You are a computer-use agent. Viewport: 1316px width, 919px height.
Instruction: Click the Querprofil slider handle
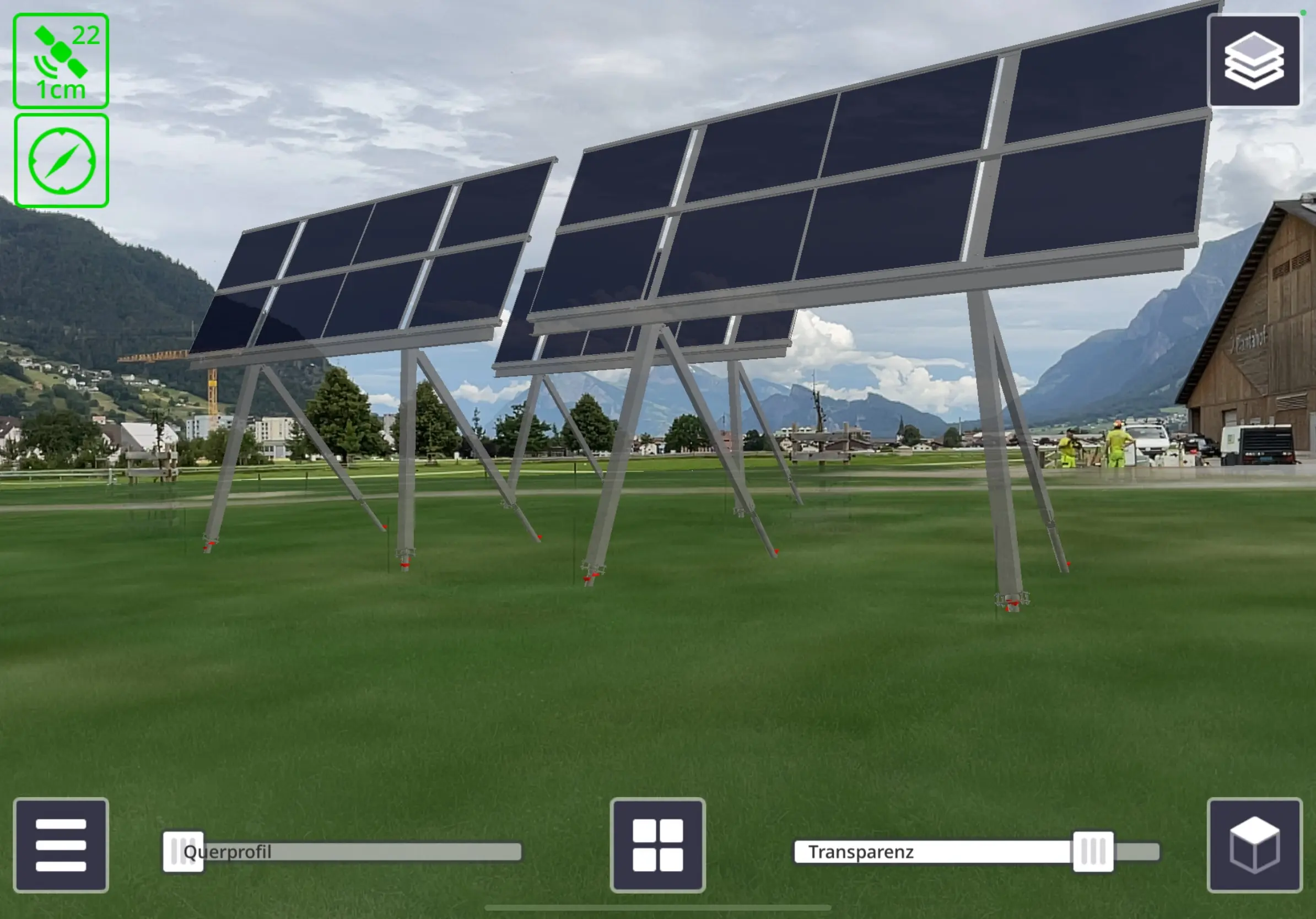(x=184, y=852)
